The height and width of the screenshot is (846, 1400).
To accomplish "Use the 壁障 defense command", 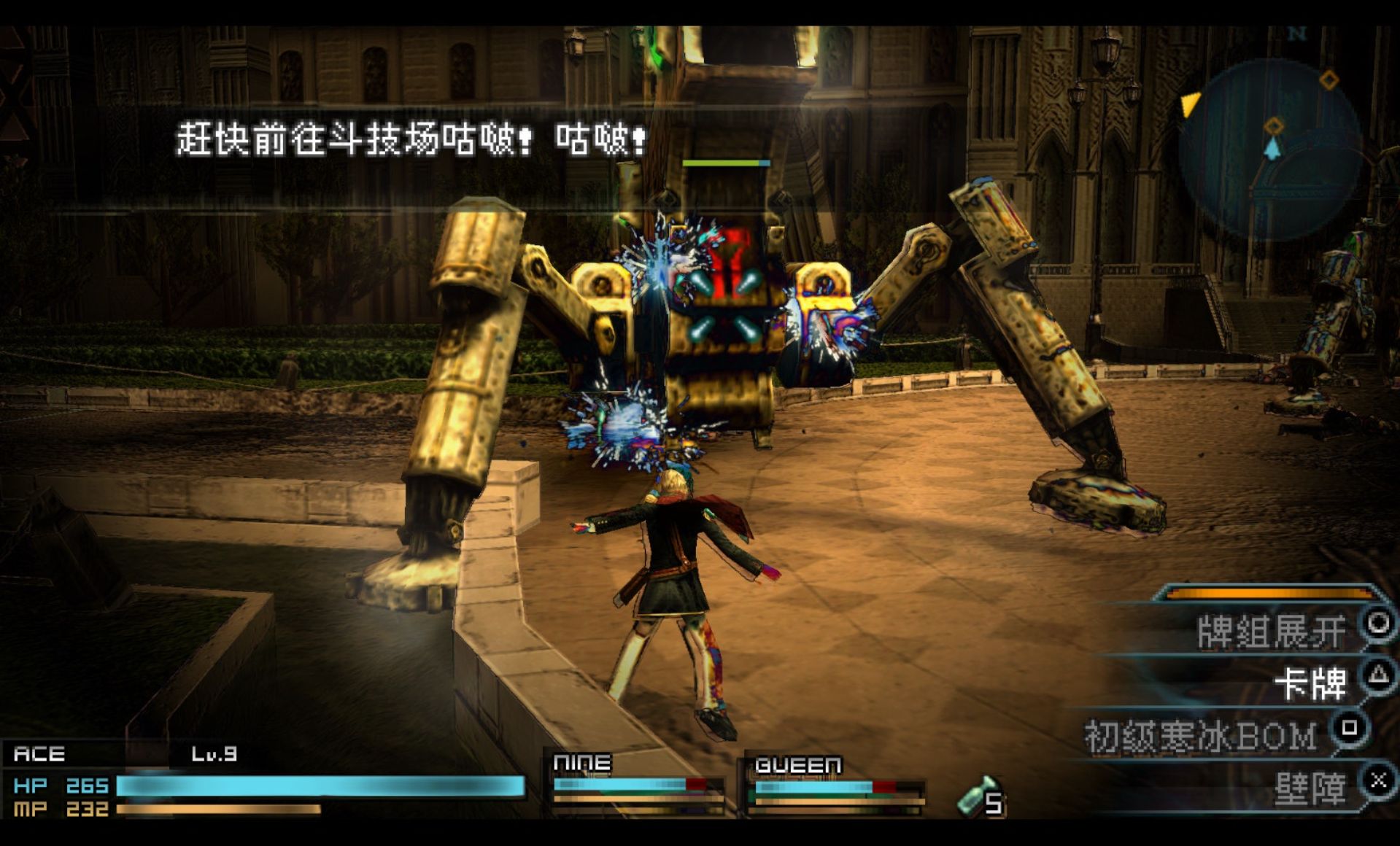I will click(x=1310, y=788).
